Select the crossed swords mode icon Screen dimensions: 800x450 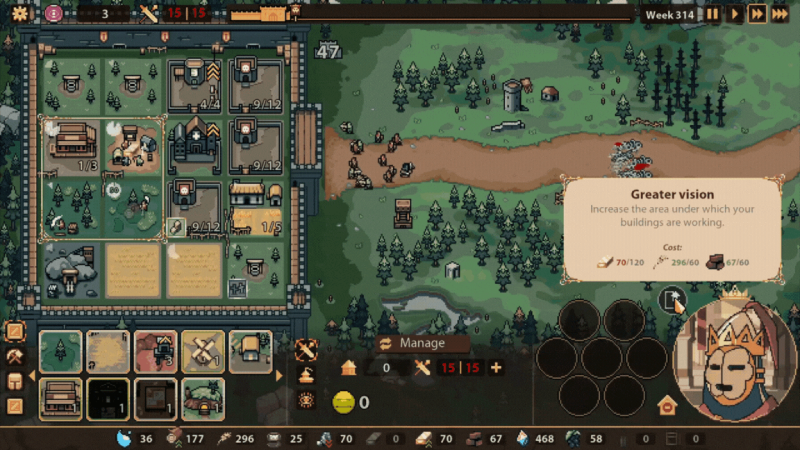(306, 350)
